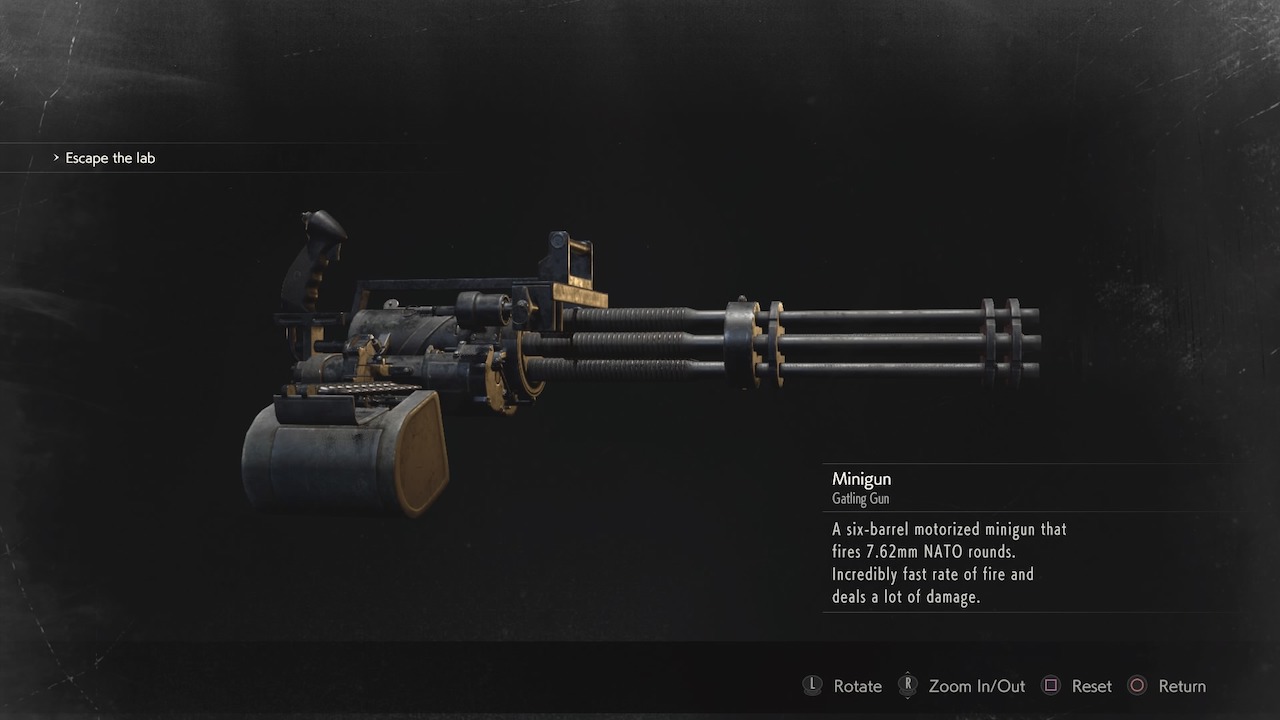Select the Escape the lab objective
The height and width of the screenshot is (720, 1280).
pyautogui.click(x=110, y=158)
